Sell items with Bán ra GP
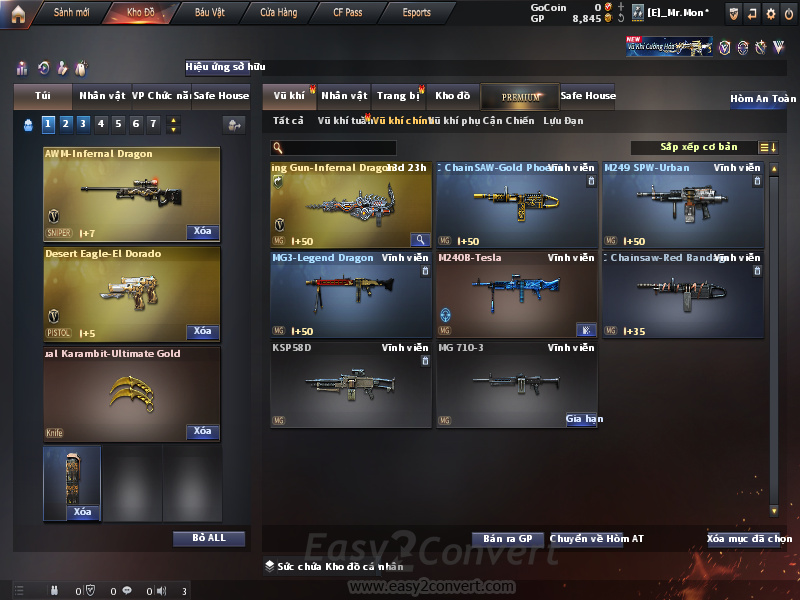800x600 pixels. pyautogui.click(x=507, y=539)
